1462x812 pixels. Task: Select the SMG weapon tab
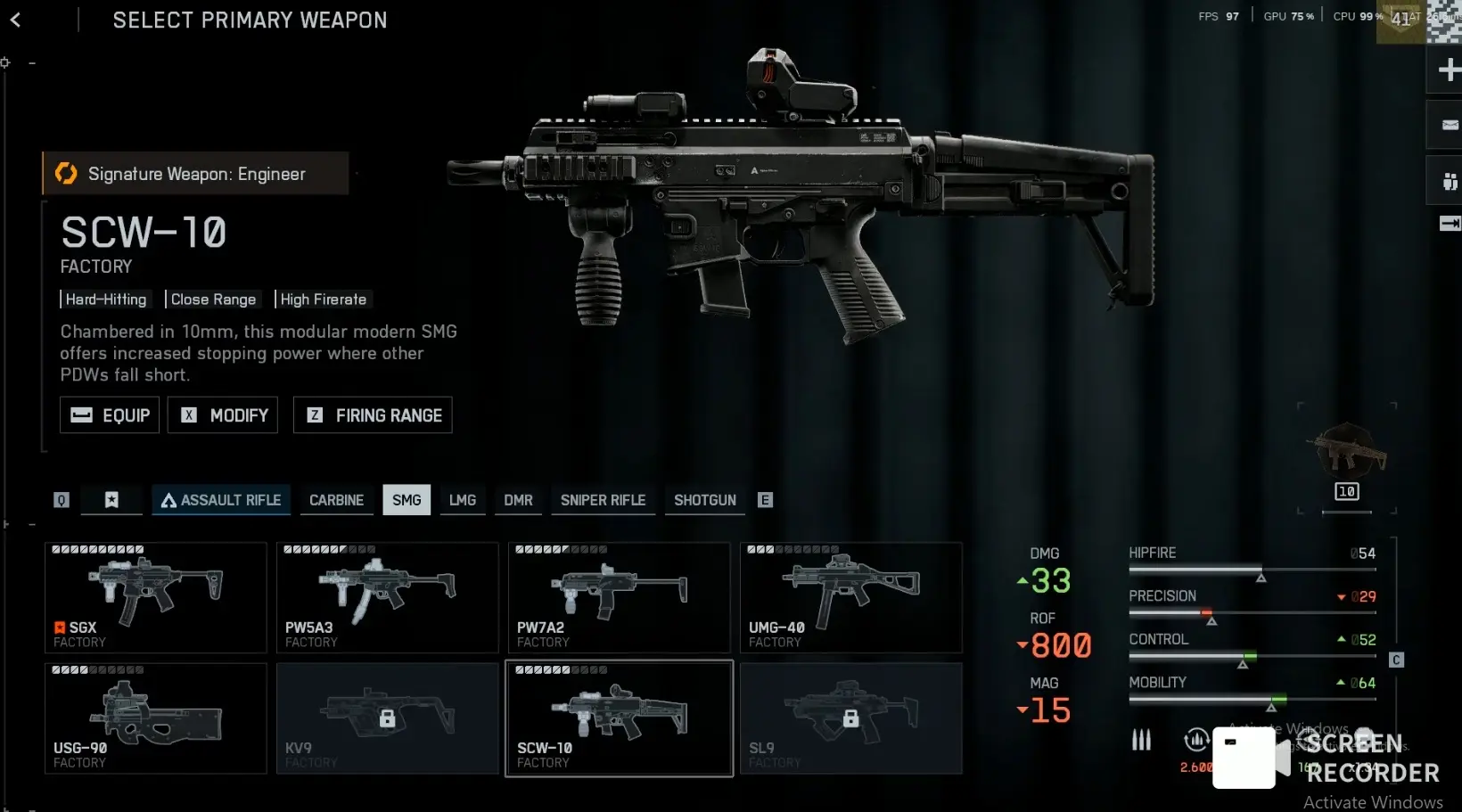point(407,500)
